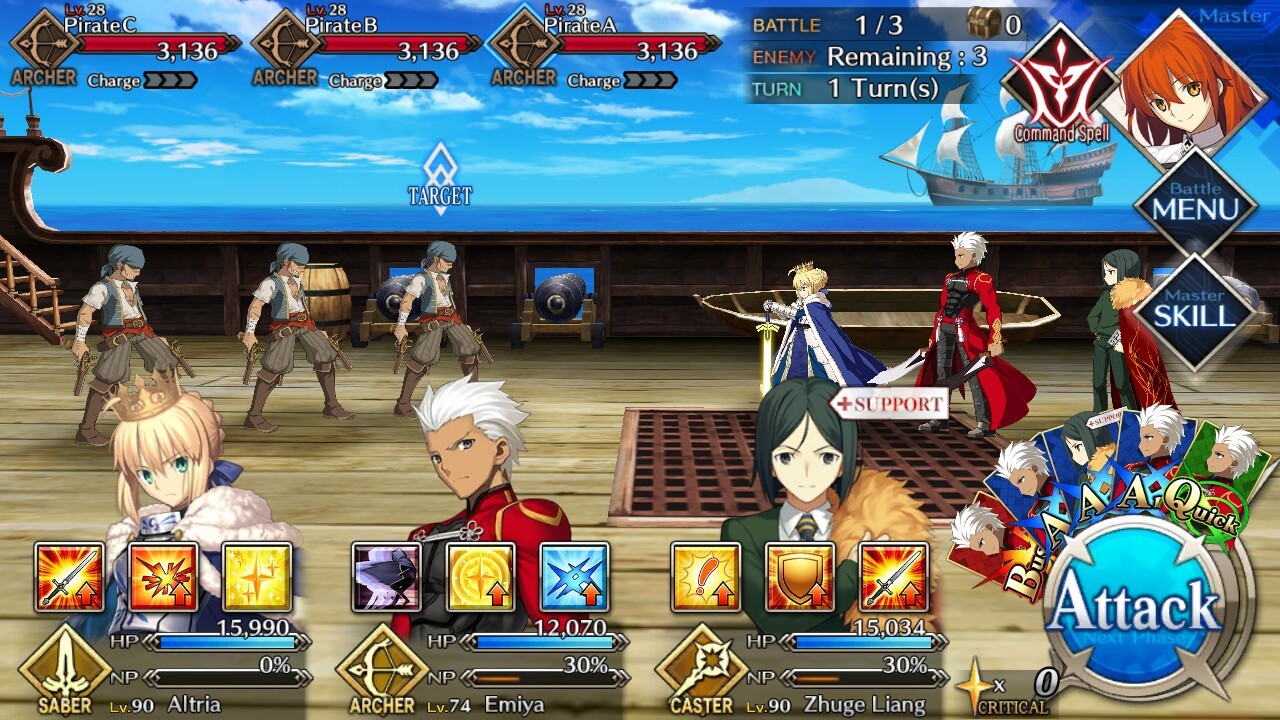The image size is (1280, 720).
Task: Select the Archer class icon for Emiya
Action: point(381,668)
